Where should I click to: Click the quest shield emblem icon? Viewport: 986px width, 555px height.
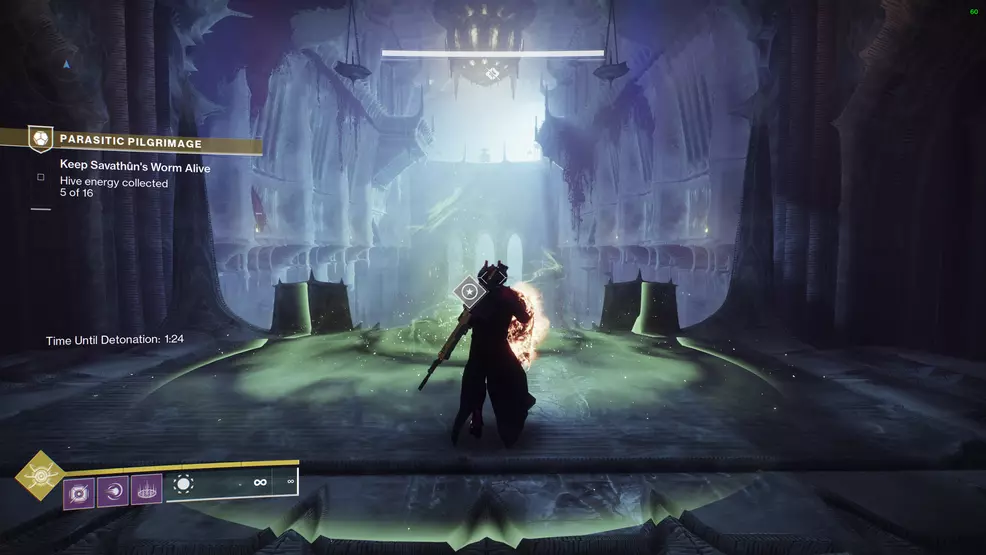(40, 138)
